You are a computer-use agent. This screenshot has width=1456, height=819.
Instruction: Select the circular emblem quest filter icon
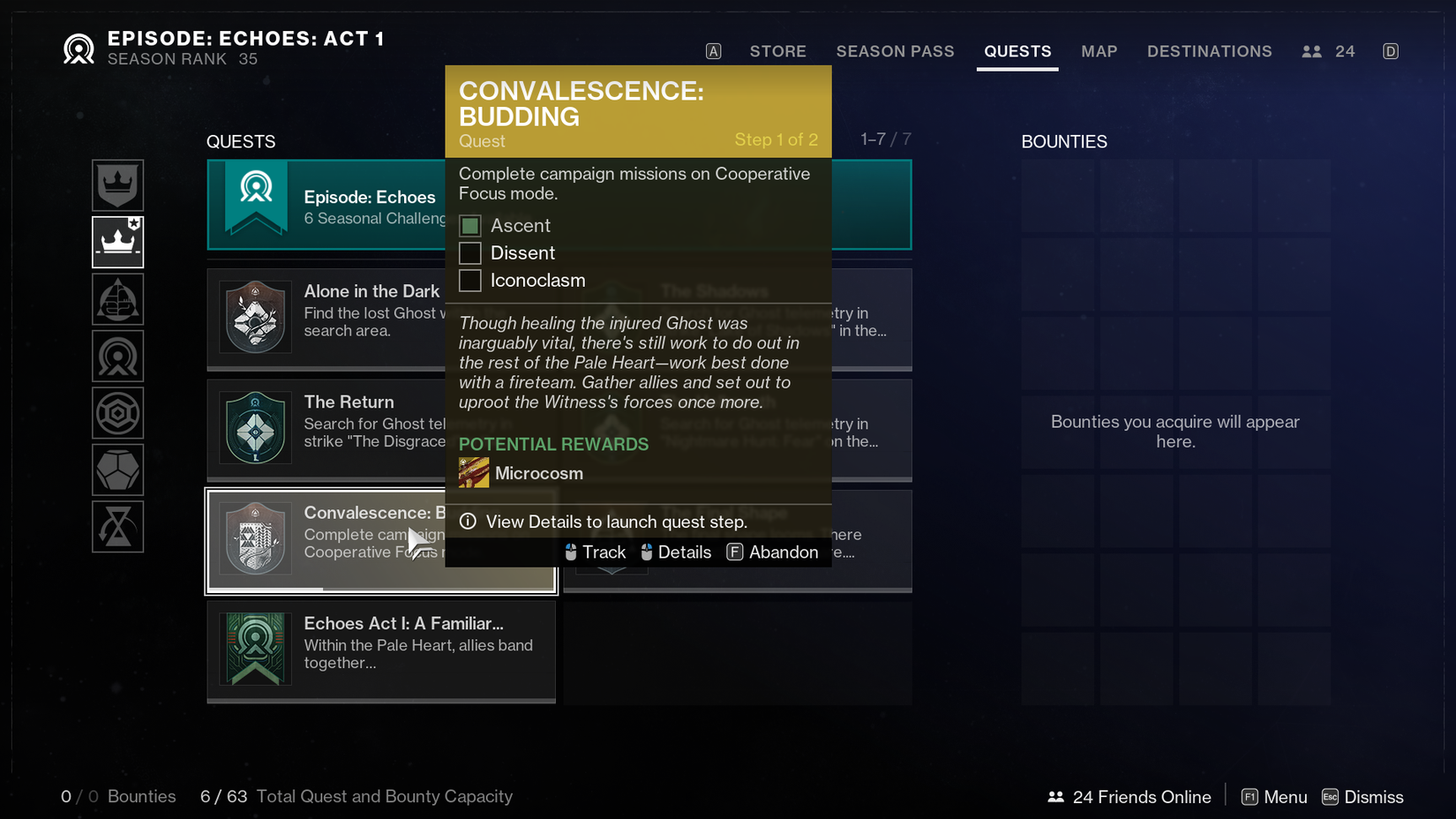click(117, 356)
